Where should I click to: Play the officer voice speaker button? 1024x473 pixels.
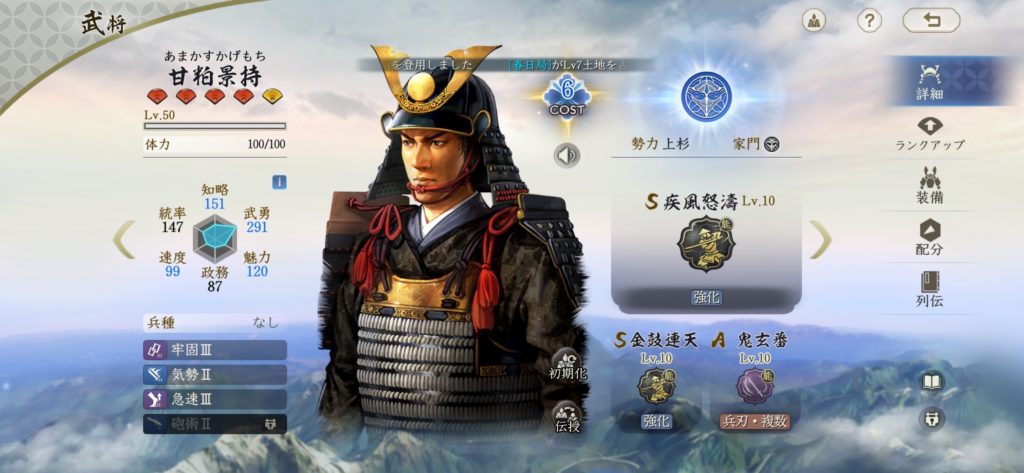pyautogui.click(x=567, y=156)
